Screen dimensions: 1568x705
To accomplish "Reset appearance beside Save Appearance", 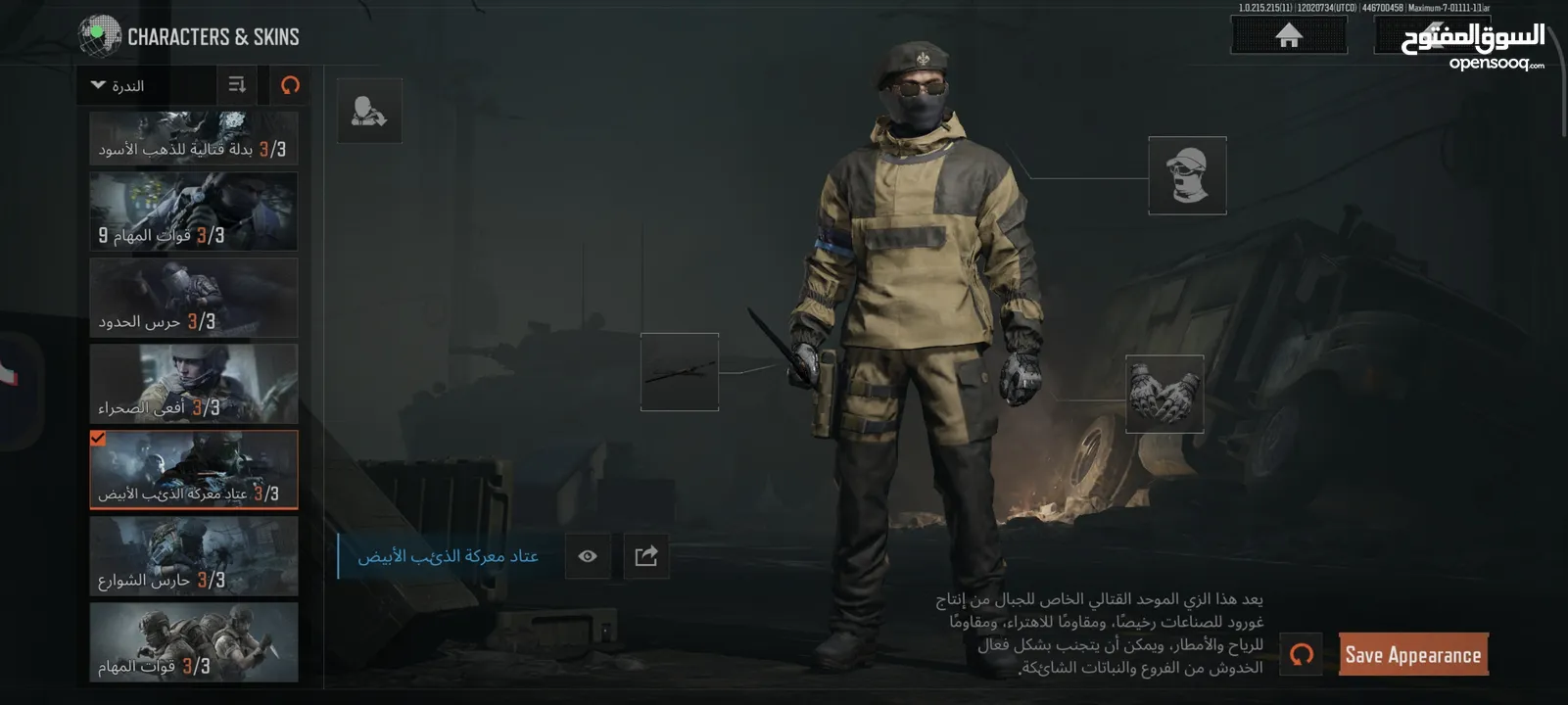I will (x=1302, y=654).
